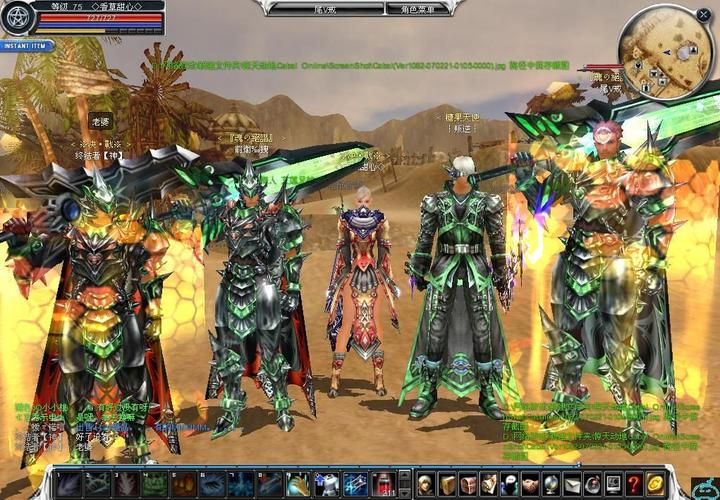Click the Instant Item label
Screen dimensions: 720x500
(26, 46)
